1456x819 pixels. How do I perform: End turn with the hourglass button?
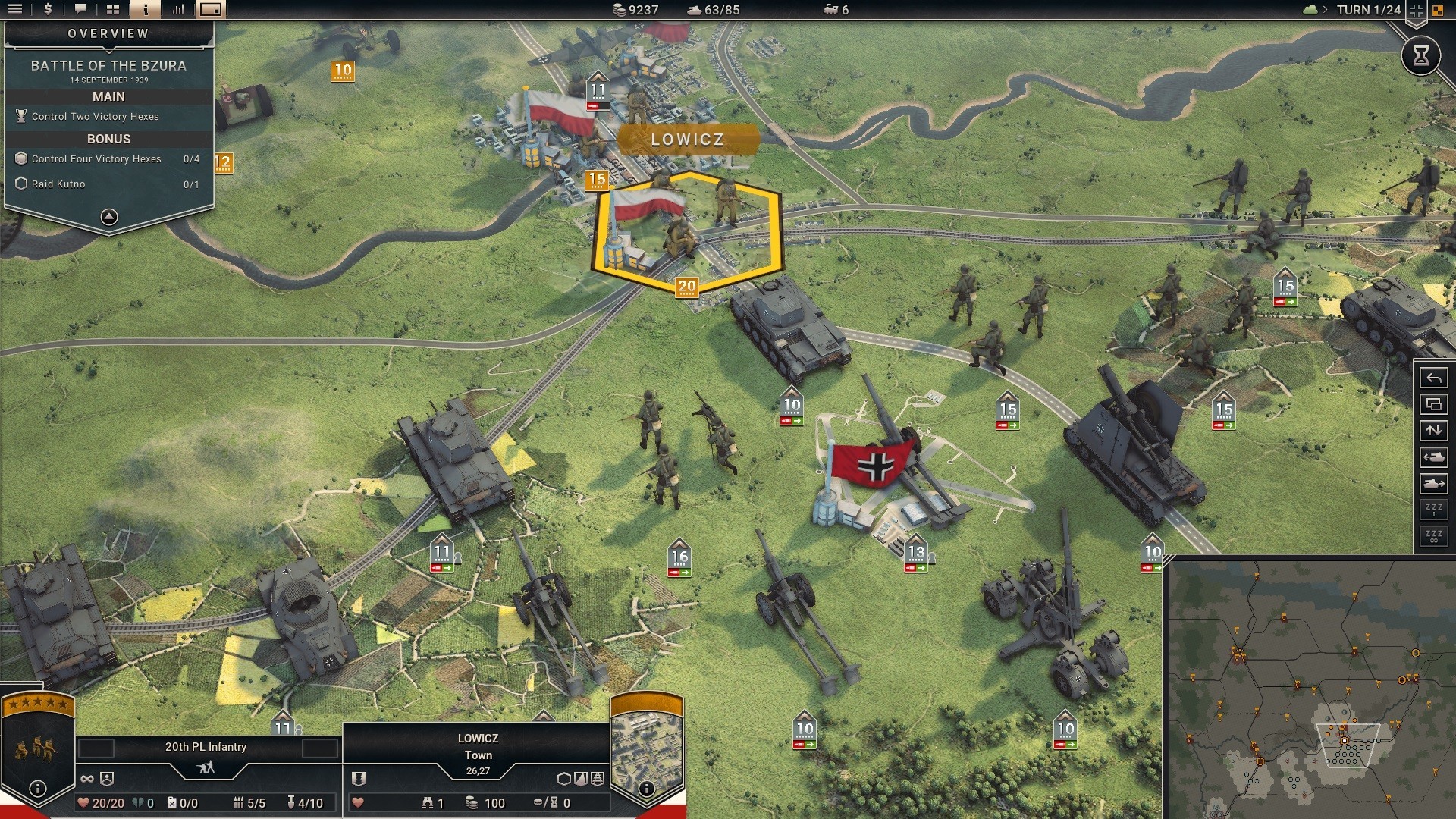[1420, 55]
